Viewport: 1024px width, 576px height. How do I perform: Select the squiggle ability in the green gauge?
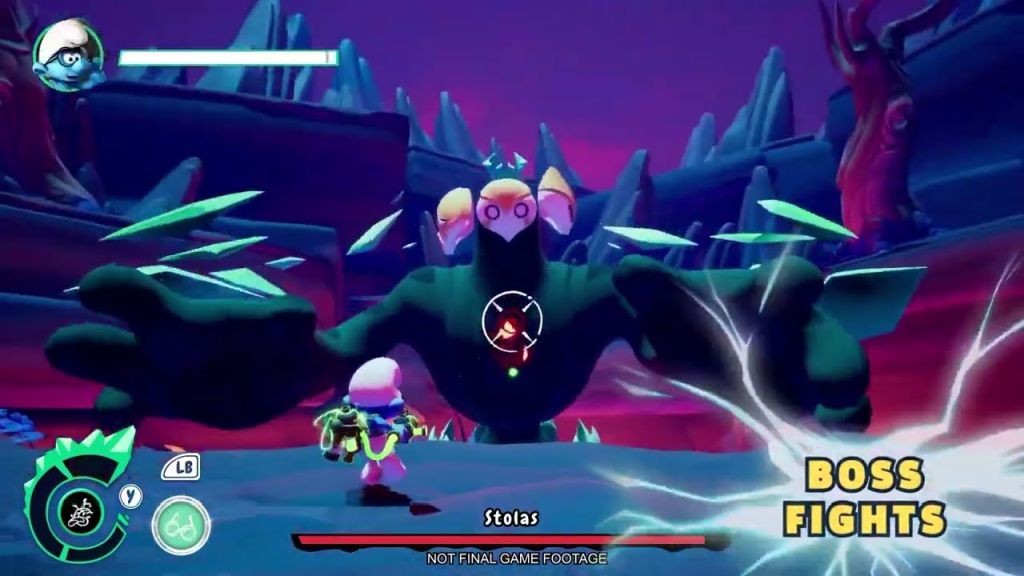(x=80, y=513)
